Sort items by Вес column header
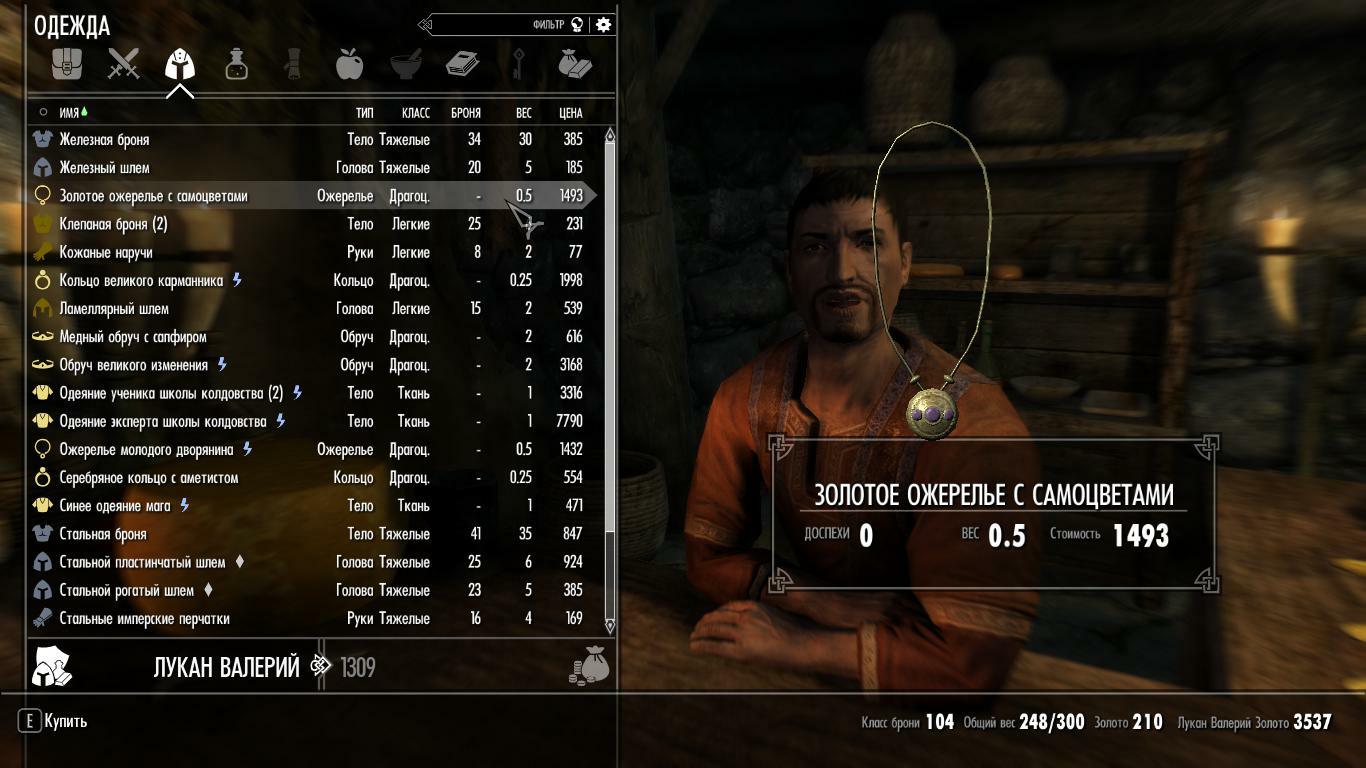1366x768 pixels. click(523, 113)
